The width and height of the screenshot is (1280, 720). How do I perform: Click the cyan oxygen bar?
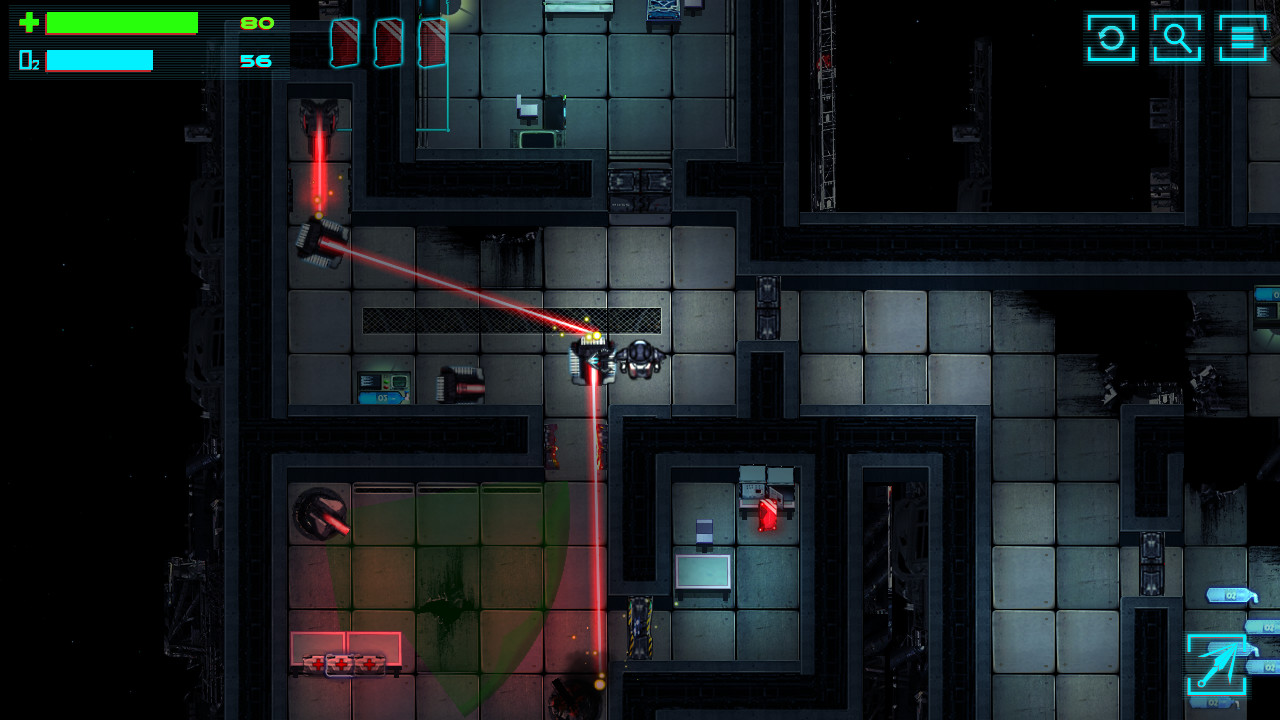pos(100,60)
